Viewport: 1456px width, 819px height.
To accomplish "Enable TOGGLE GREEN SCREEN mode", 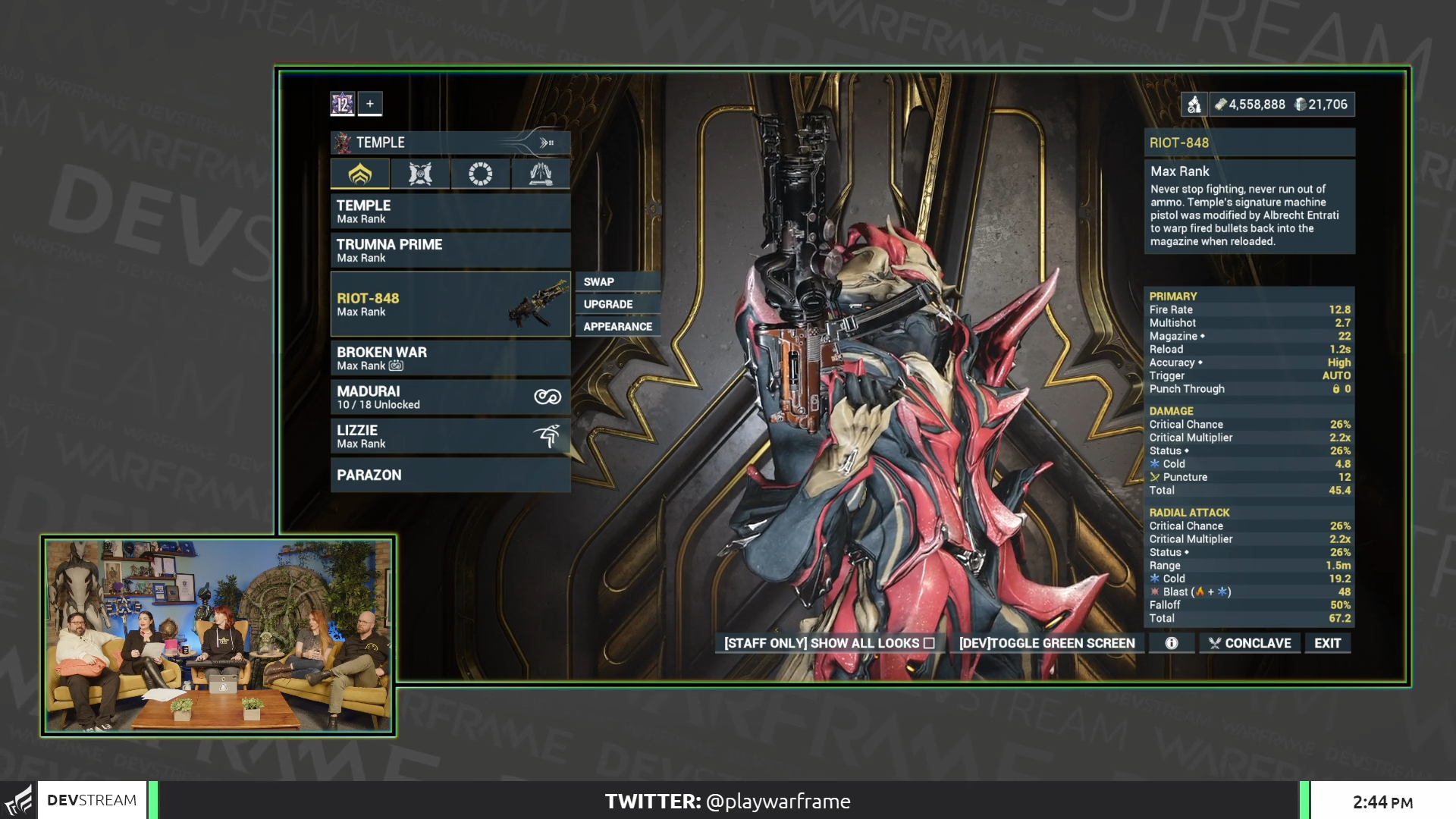I will pyautogui.click(x=1047, y=642).
